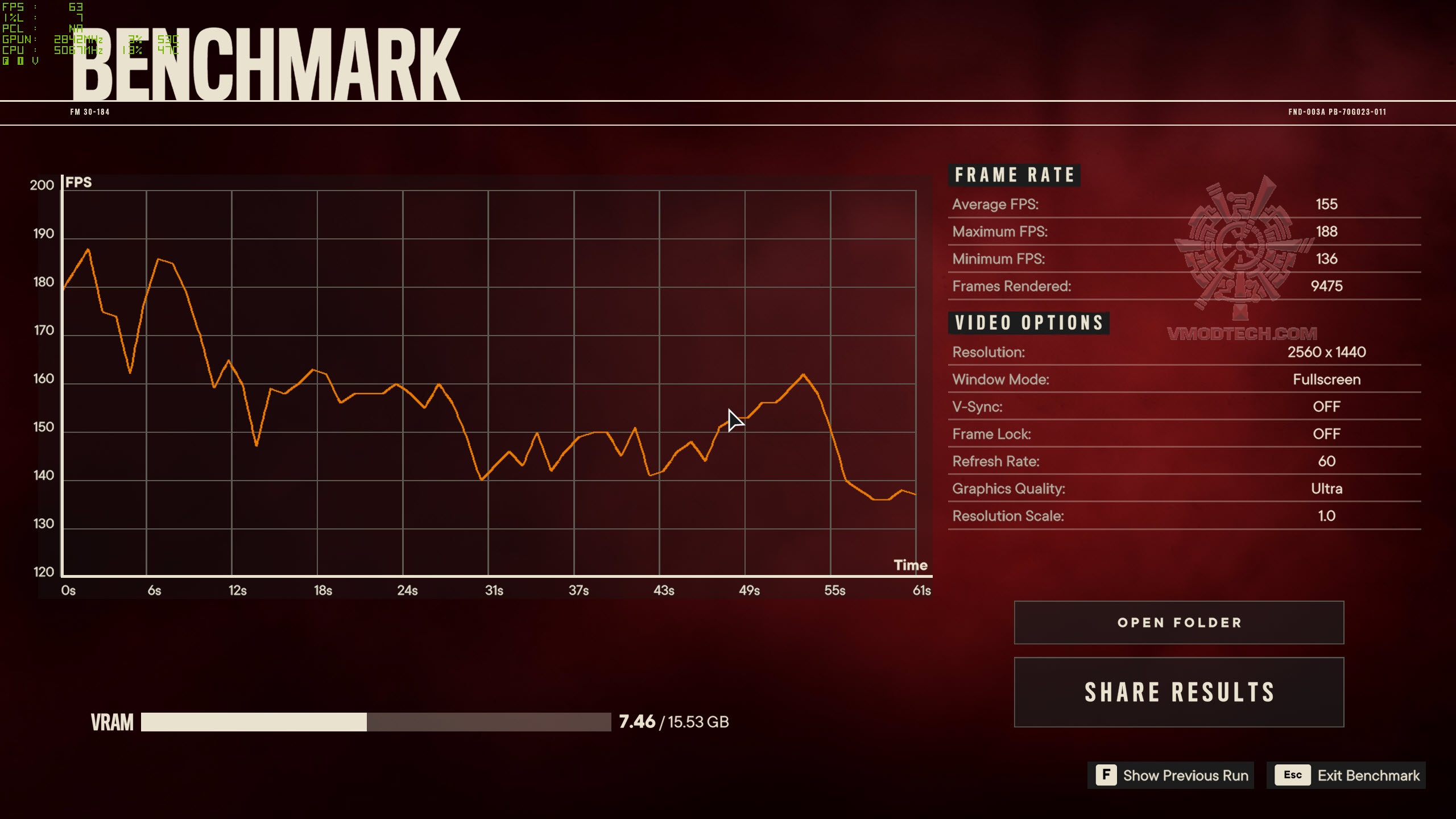Open the benchmark results folder
The width and height of the screenshot is (1456, 819).
pos(1178,622)
